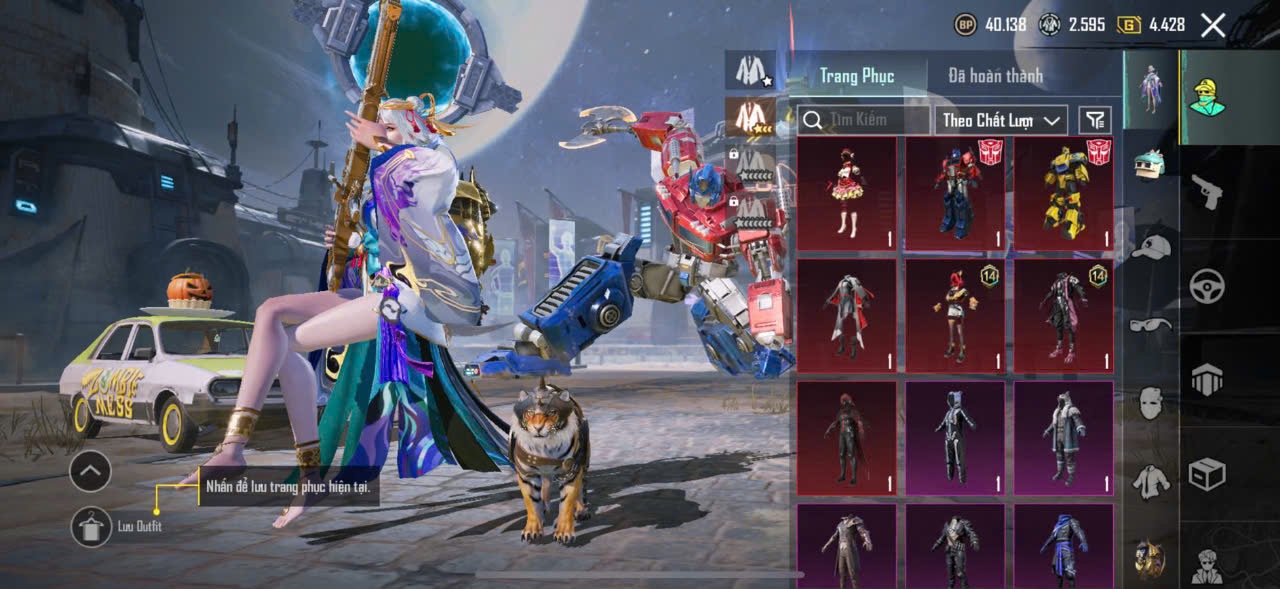Open the steering wheel vehicle category
Image resolution: width=1280 pixels, height=589 pixels.
1208,286
